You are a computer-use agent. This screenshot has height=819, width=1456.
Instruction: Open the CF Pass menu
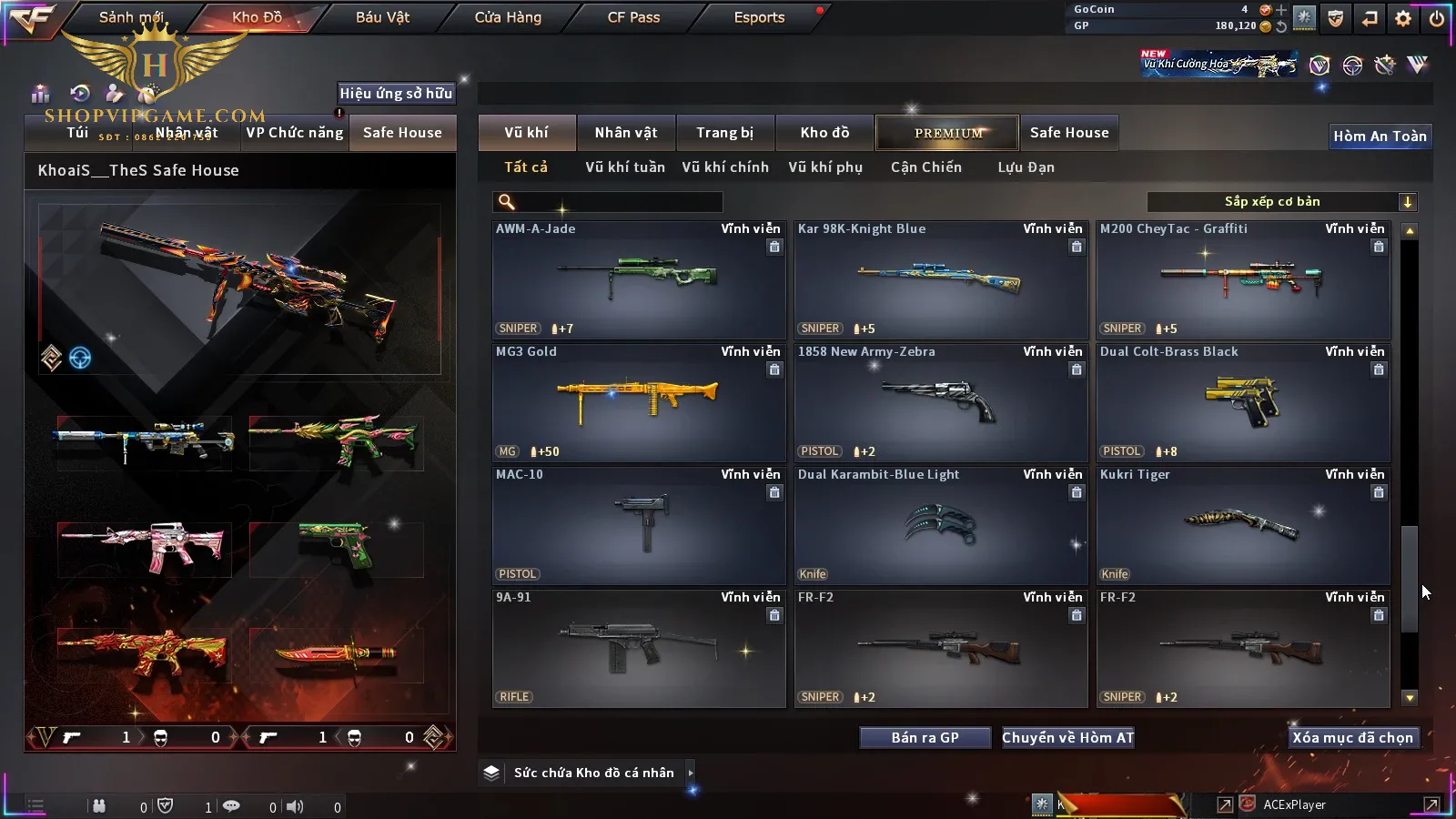coord(633,17)
